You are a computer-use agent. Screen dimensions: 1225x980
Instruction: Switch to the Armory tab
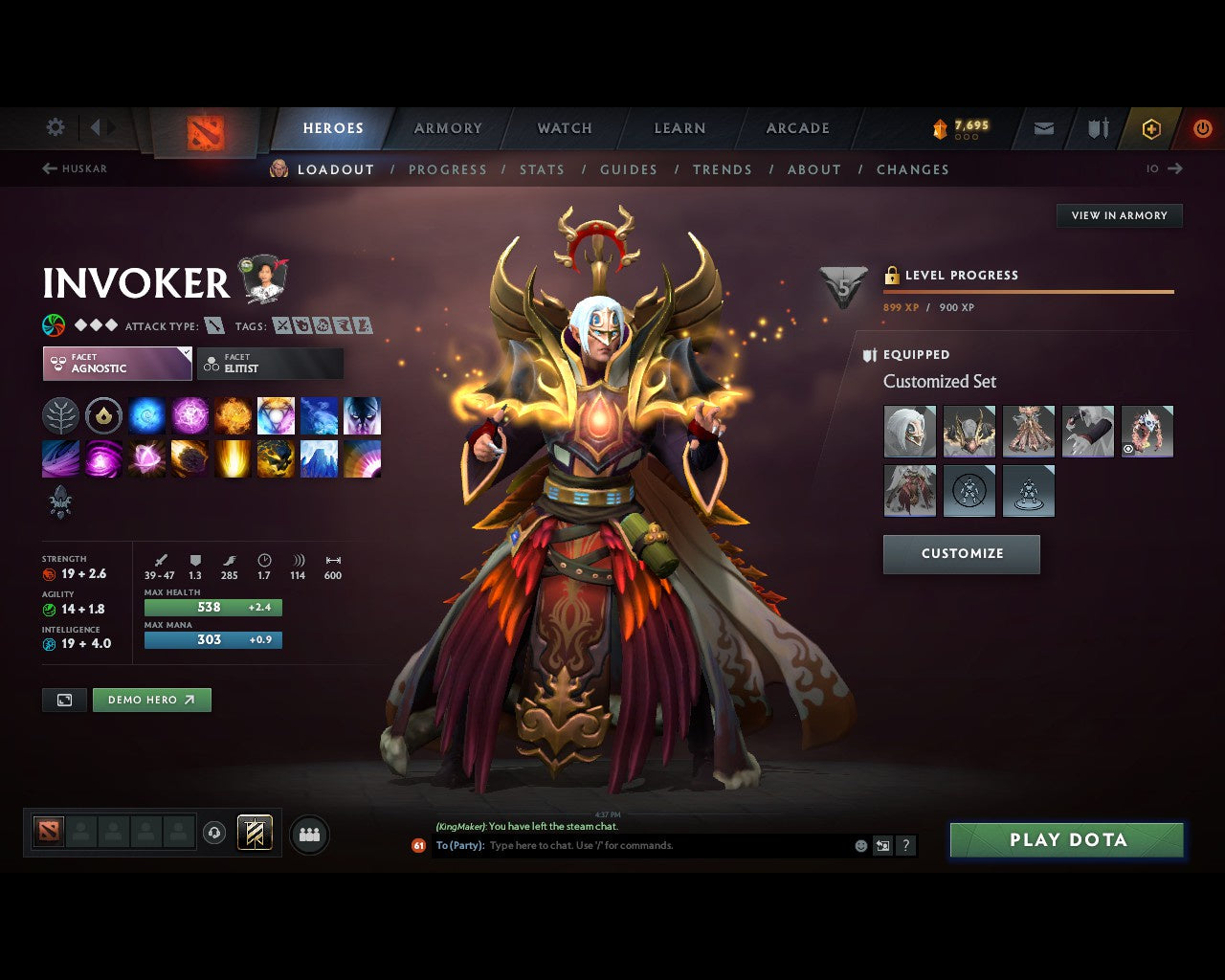448,128
